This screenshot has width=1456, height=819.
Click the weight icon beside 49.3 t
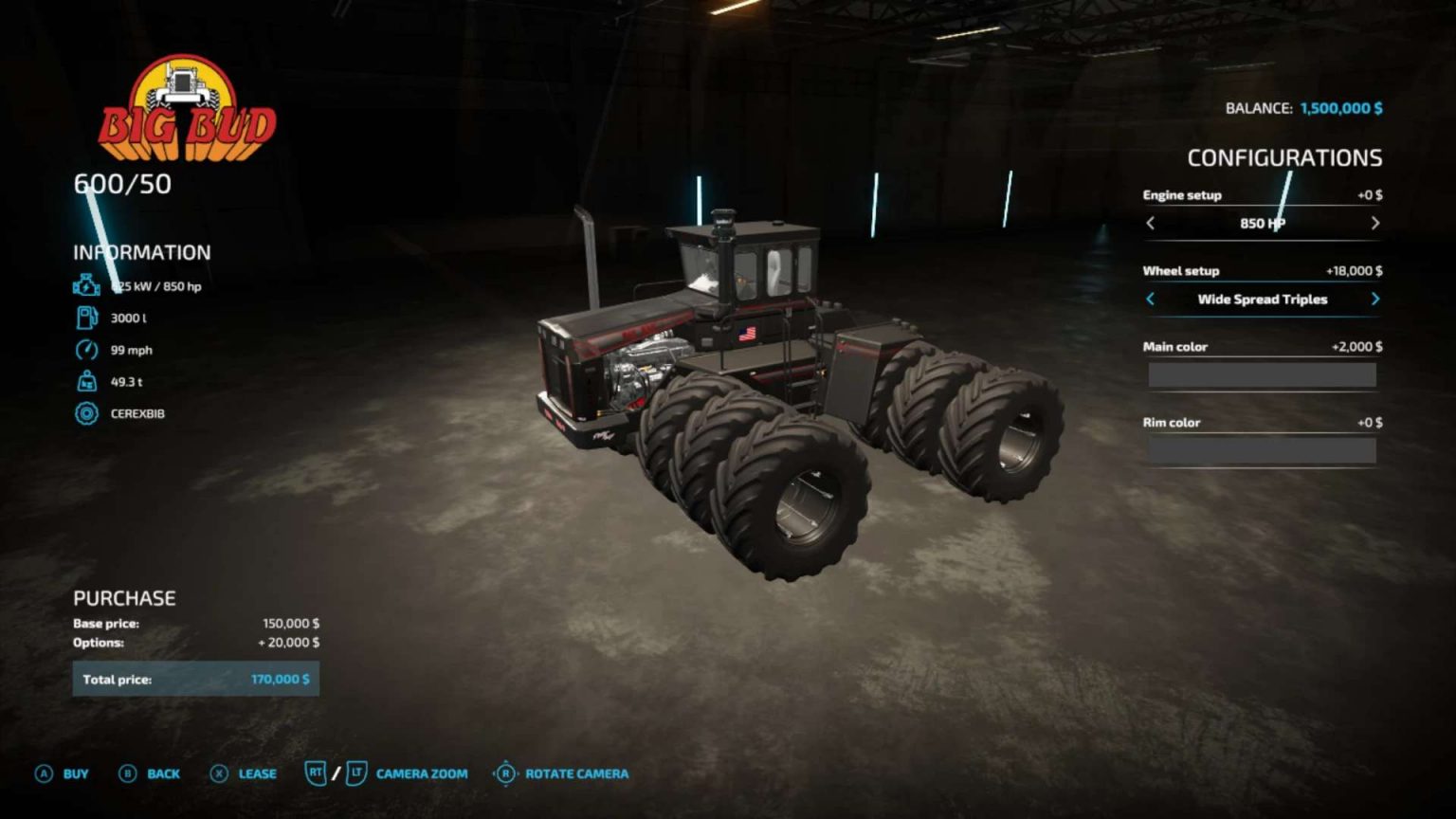click(86, 381)
